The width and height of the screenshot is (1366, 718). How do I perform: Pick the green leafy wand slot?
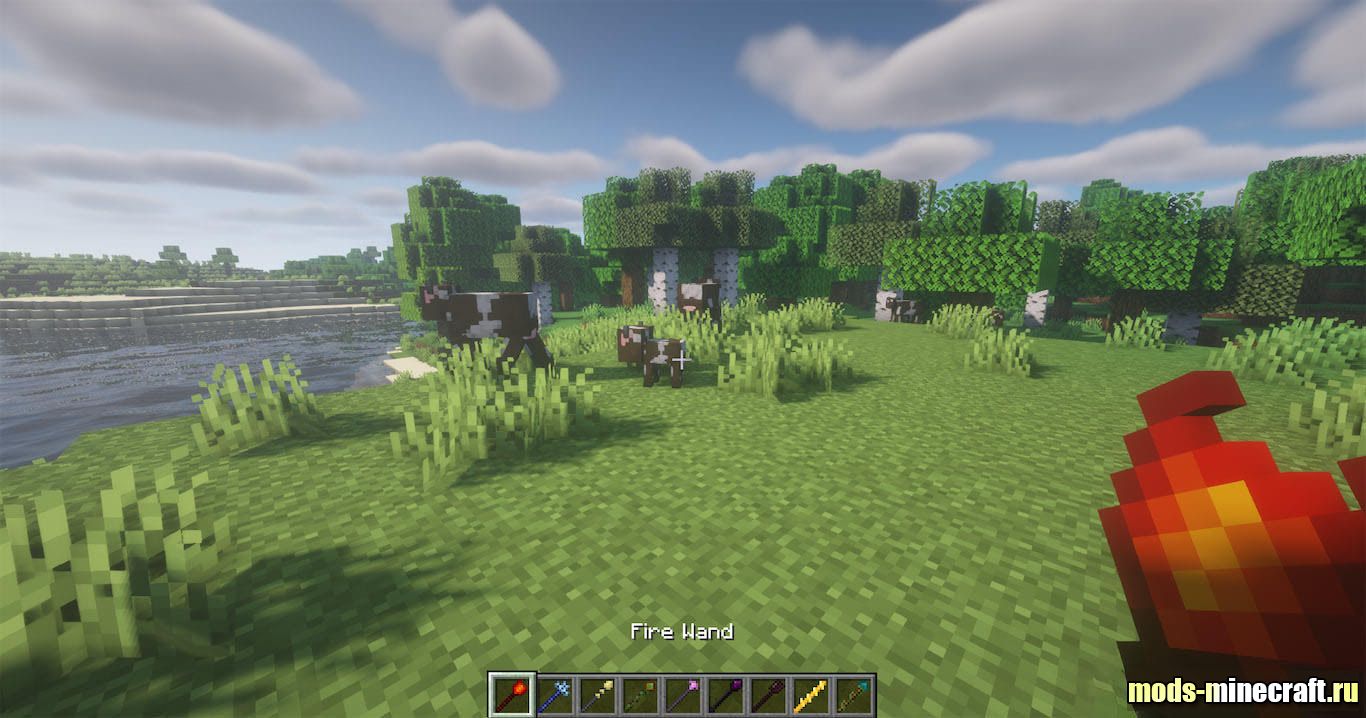[x=640, y=694]
